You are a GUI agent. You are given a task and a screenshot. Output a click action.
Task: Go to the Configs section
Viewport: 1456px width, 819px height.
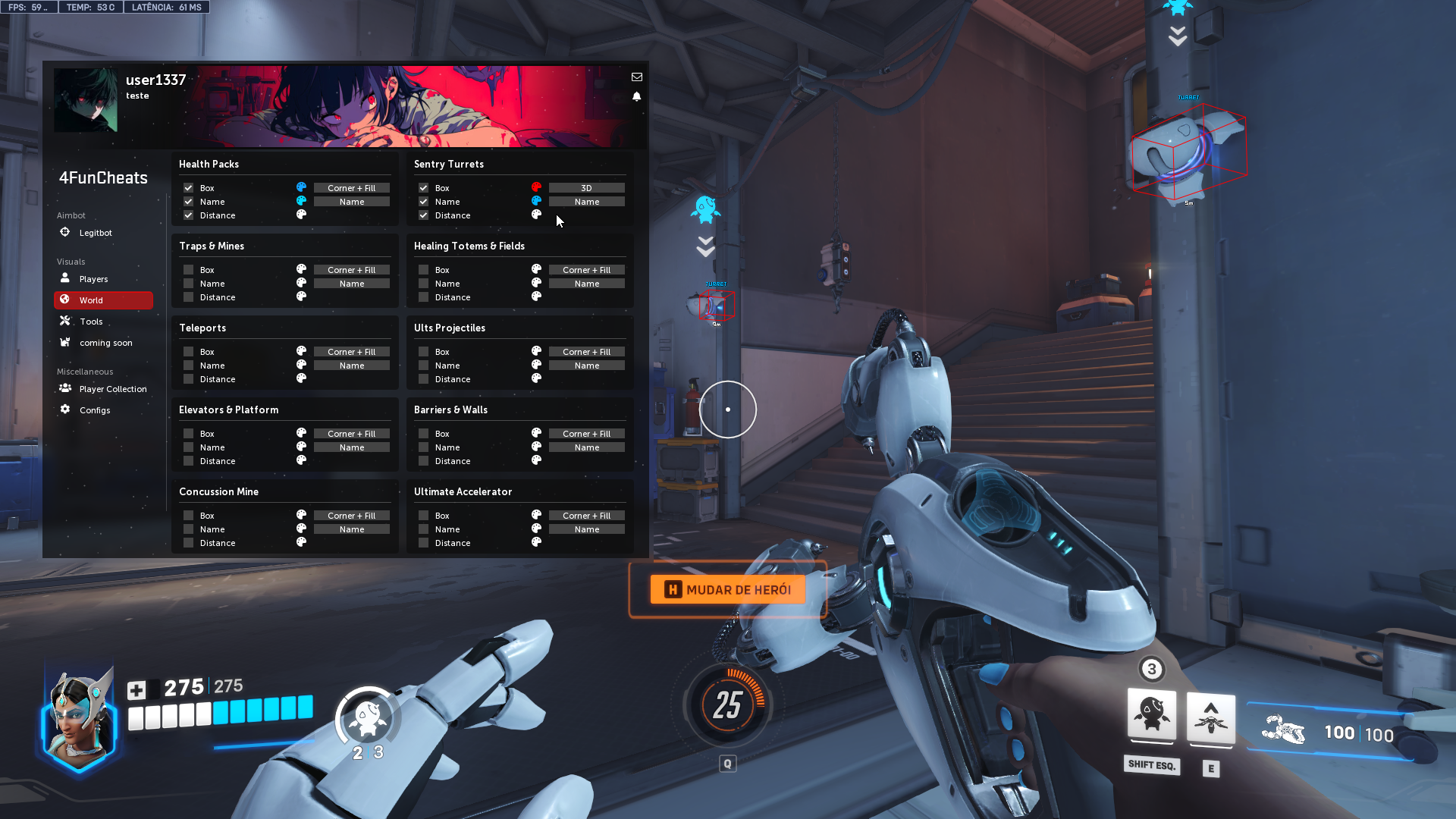[95, 410]
